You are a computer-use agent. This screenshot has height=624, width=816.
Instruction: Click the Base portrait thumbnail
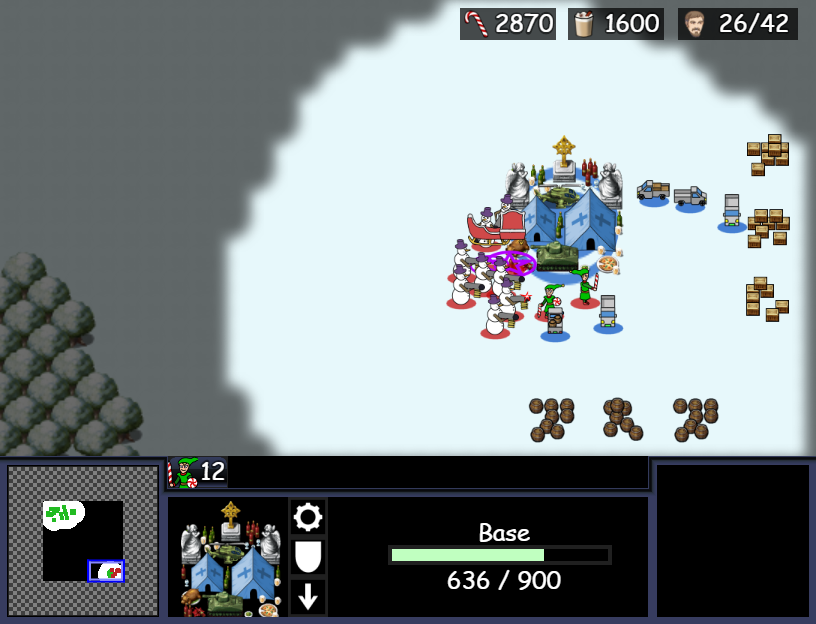[227, 557]
